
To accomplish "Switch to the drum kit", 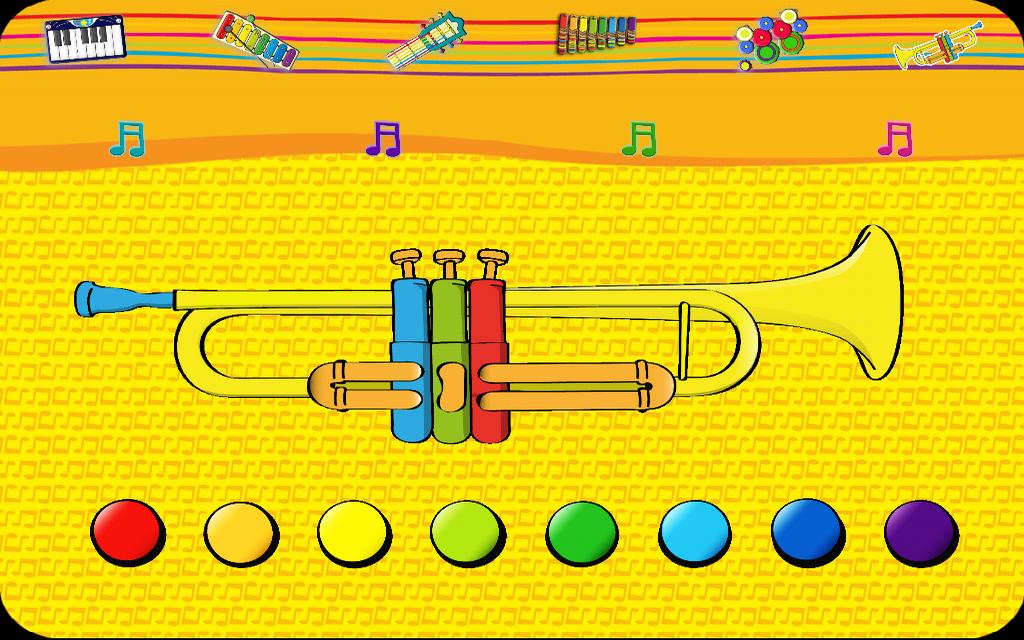I will 769,40.
